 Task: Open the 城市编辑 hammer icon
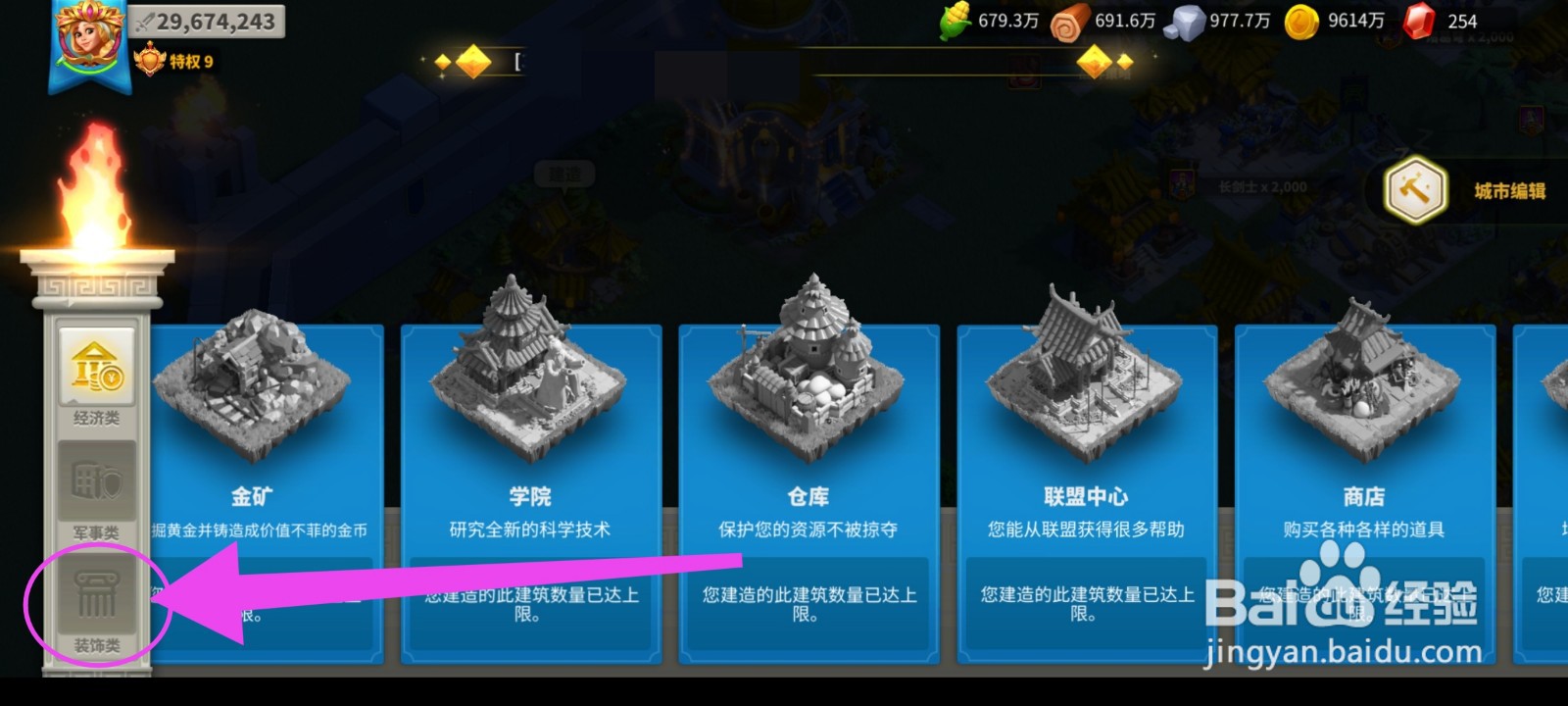point(1415,191)
